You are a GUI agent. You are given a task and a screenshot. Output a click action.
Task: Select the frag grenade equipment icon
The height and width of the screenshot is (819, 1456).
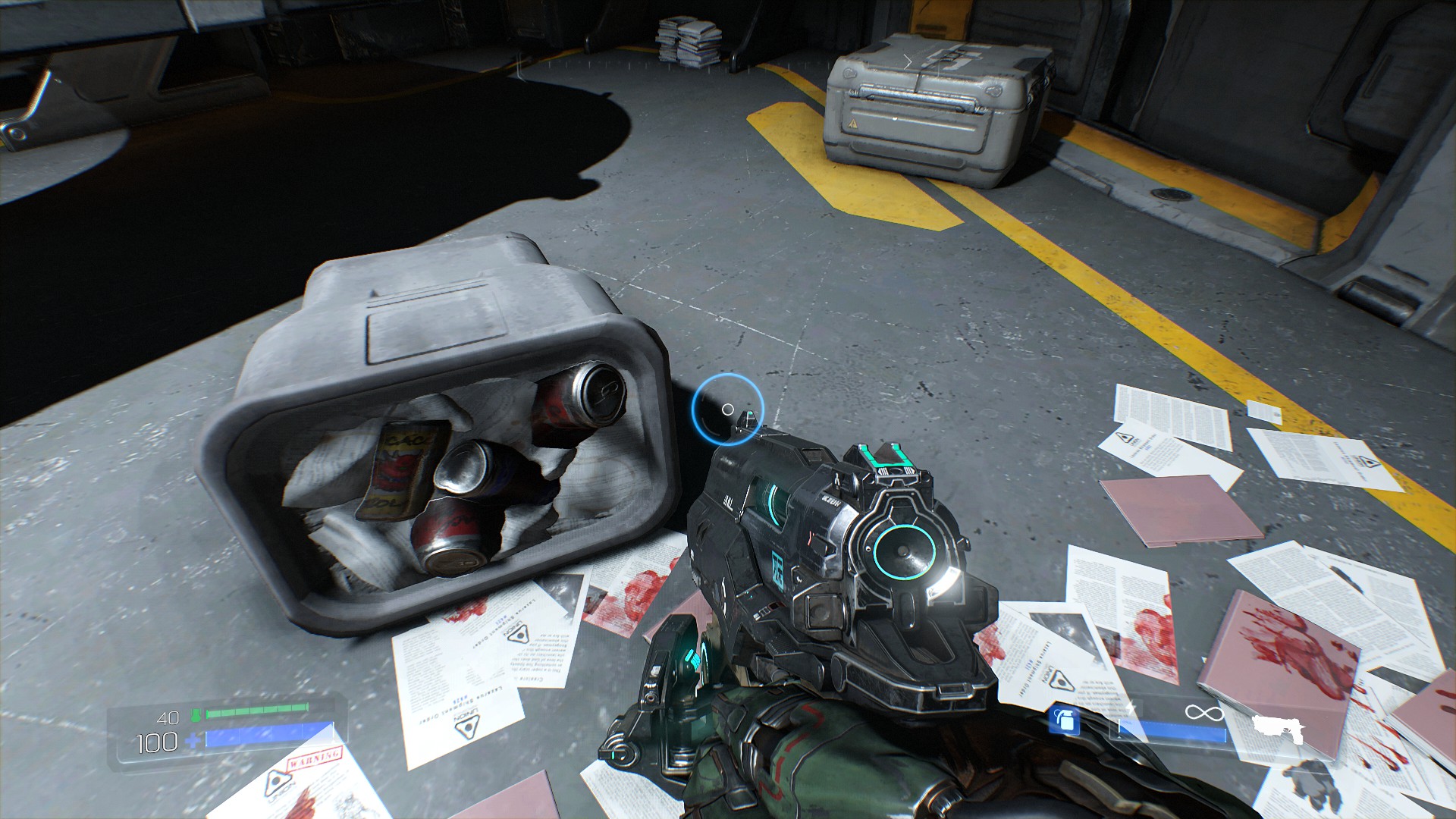1065,720
